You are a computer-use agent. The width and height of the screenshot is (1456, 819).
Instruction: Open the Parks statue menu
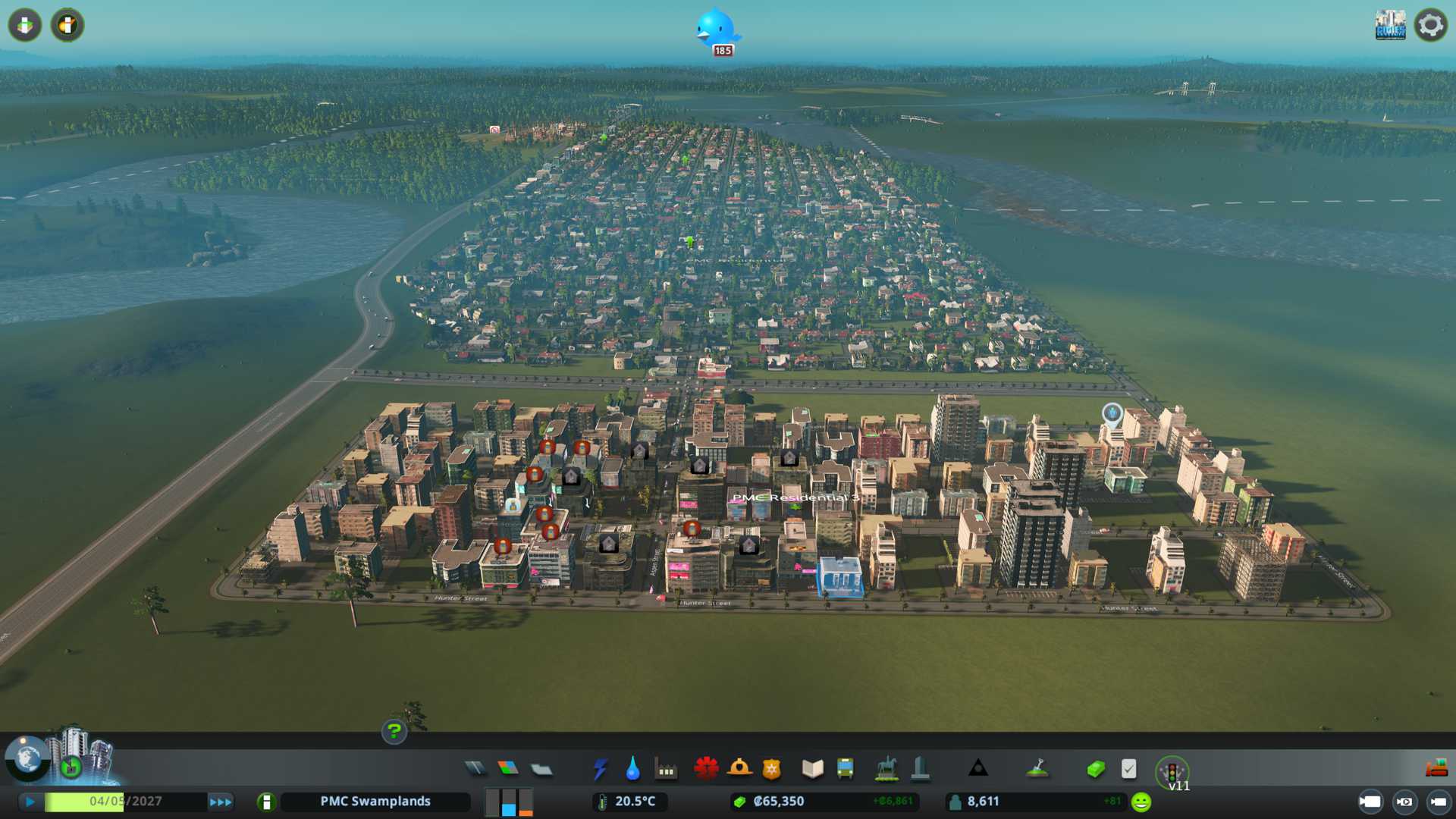(x=886, y=769)
